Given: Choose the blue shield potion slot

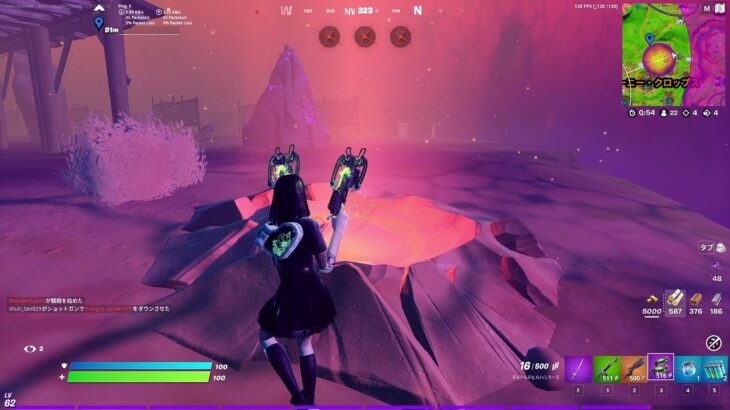Looking at the screenshot, I should coord(687,368).
